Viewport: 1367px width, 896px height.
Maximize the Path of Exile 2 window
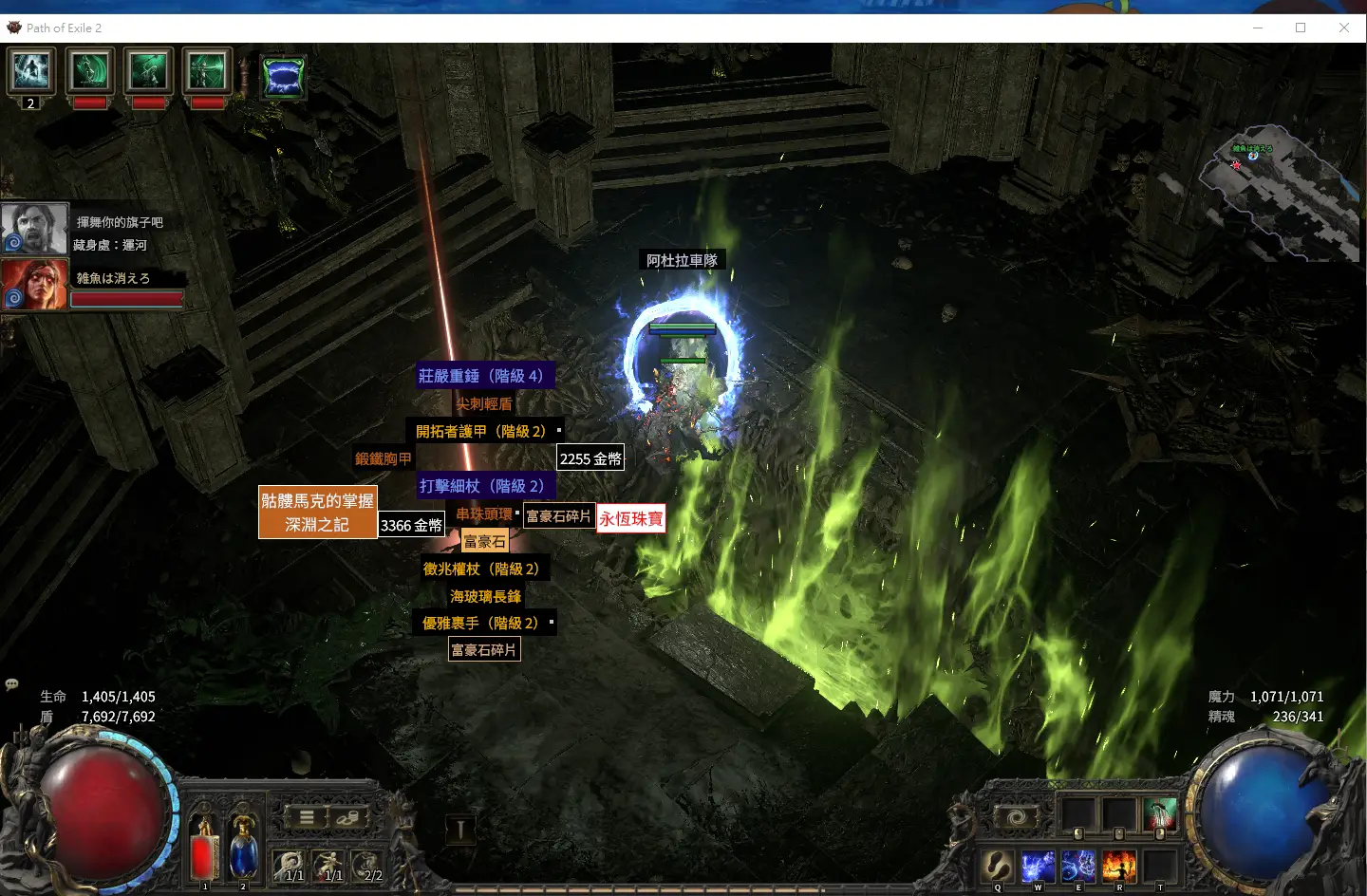1301,28
